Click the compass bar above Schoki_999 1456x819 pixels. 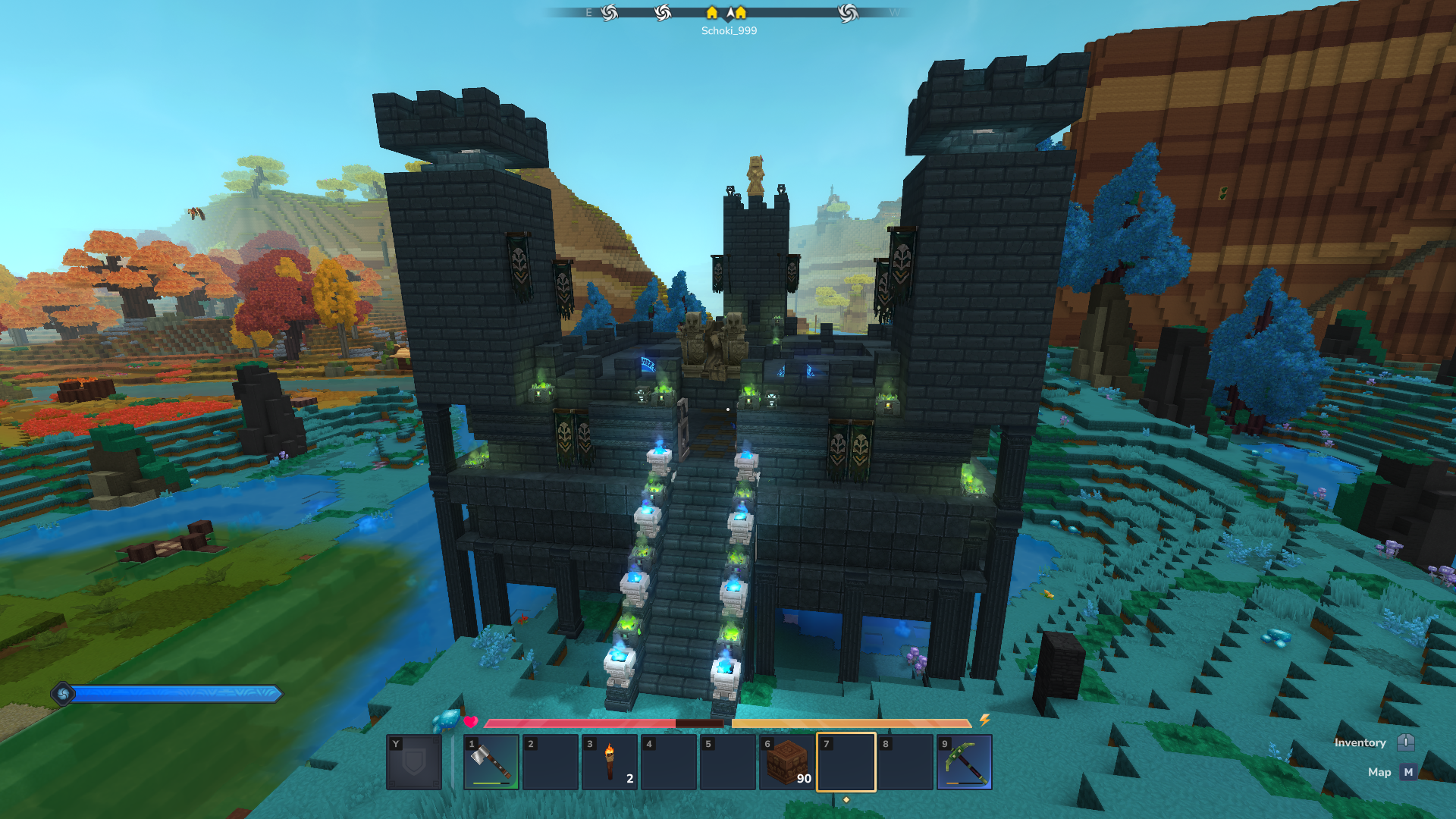pyautogui.click(x=728, y=13)
